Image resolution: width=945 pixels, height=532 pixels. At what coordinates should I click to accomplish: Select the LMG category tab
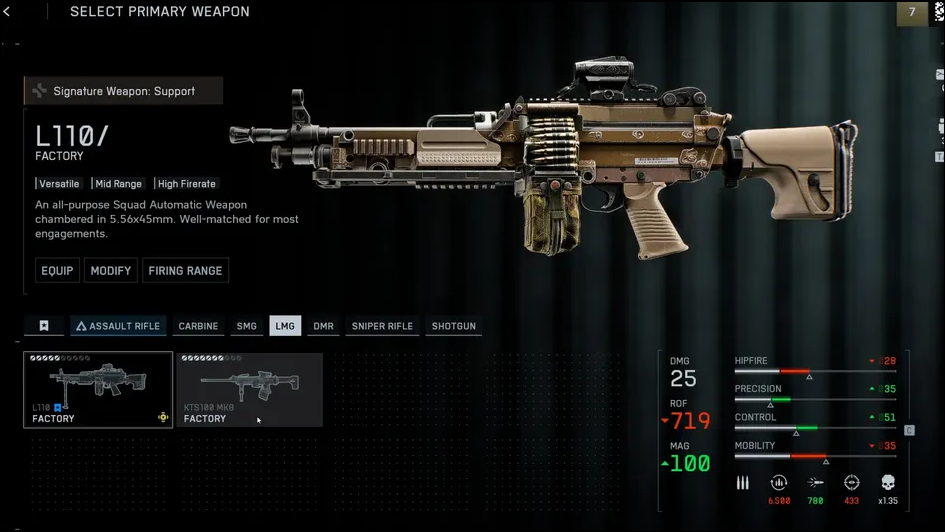click(285, 326)
